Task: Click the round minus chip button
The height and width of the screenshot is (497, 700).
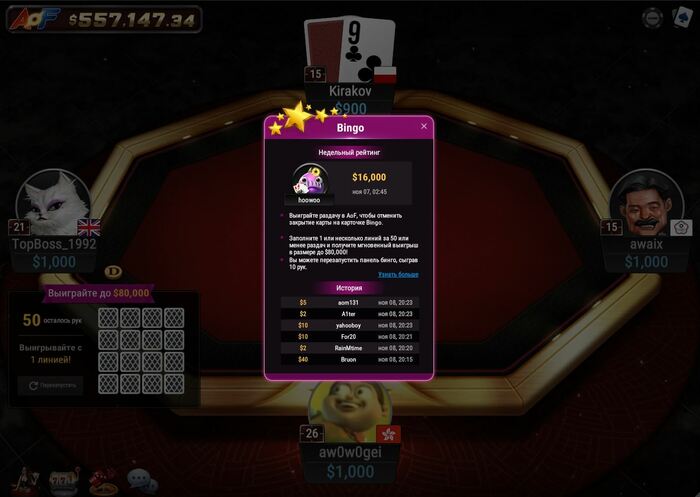Action: pos(652,17)
